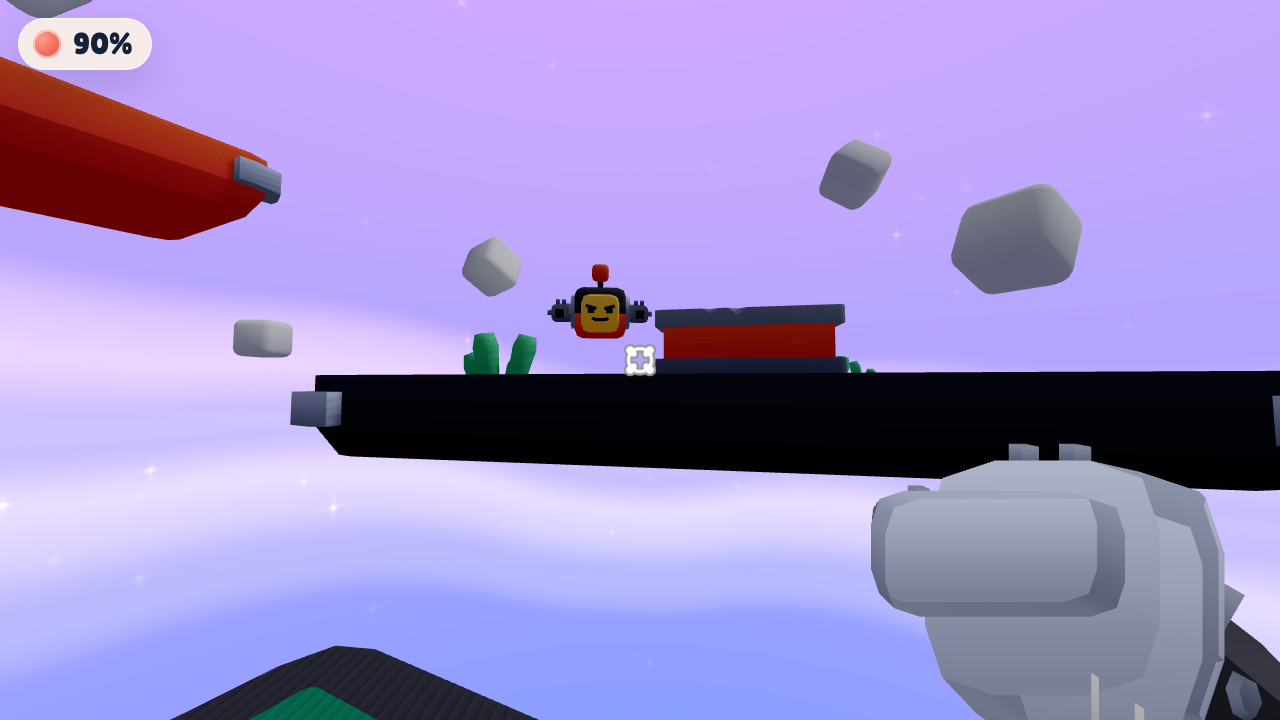Click the gray peg under the red platform
The image size is (1280, 720).
(258, 178)
